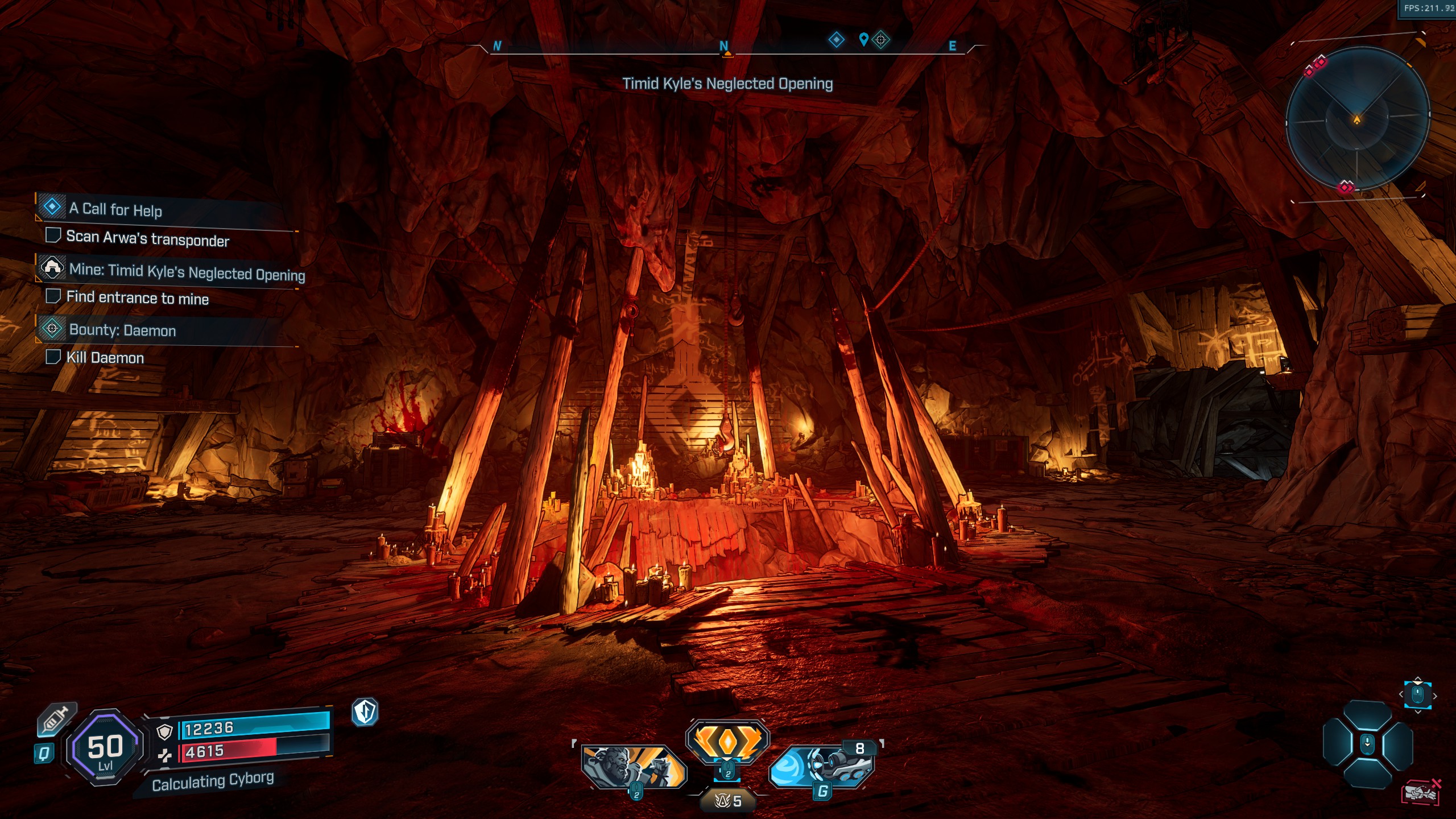Trigger the orange diamond ultimate ability icon
The width and height of the screenshot is (1456, 819).
tap(727, 741)
